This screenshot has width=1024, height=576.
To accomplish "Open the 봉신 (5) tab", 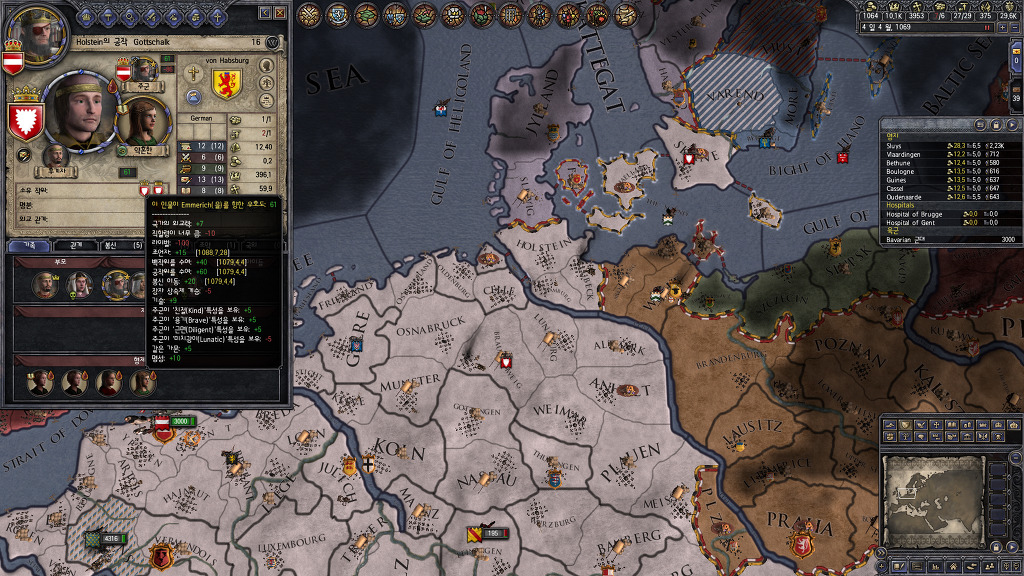I will point(118,245).
